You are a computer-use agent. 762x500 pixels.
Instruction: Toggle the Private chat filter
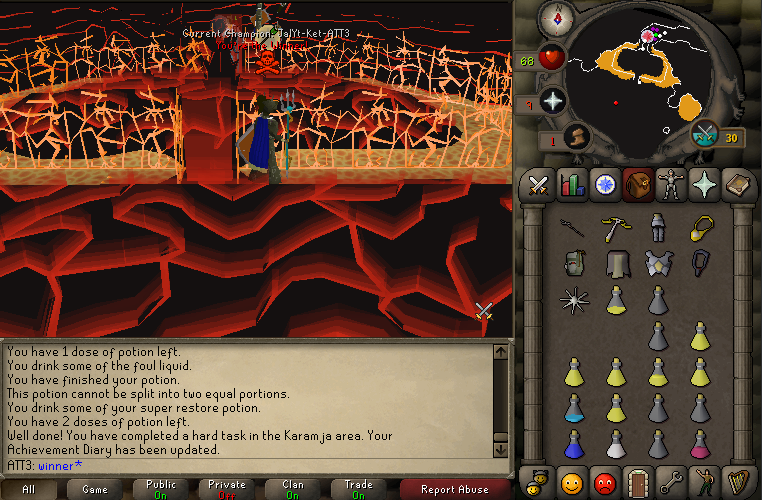click(x=227, y=489)
